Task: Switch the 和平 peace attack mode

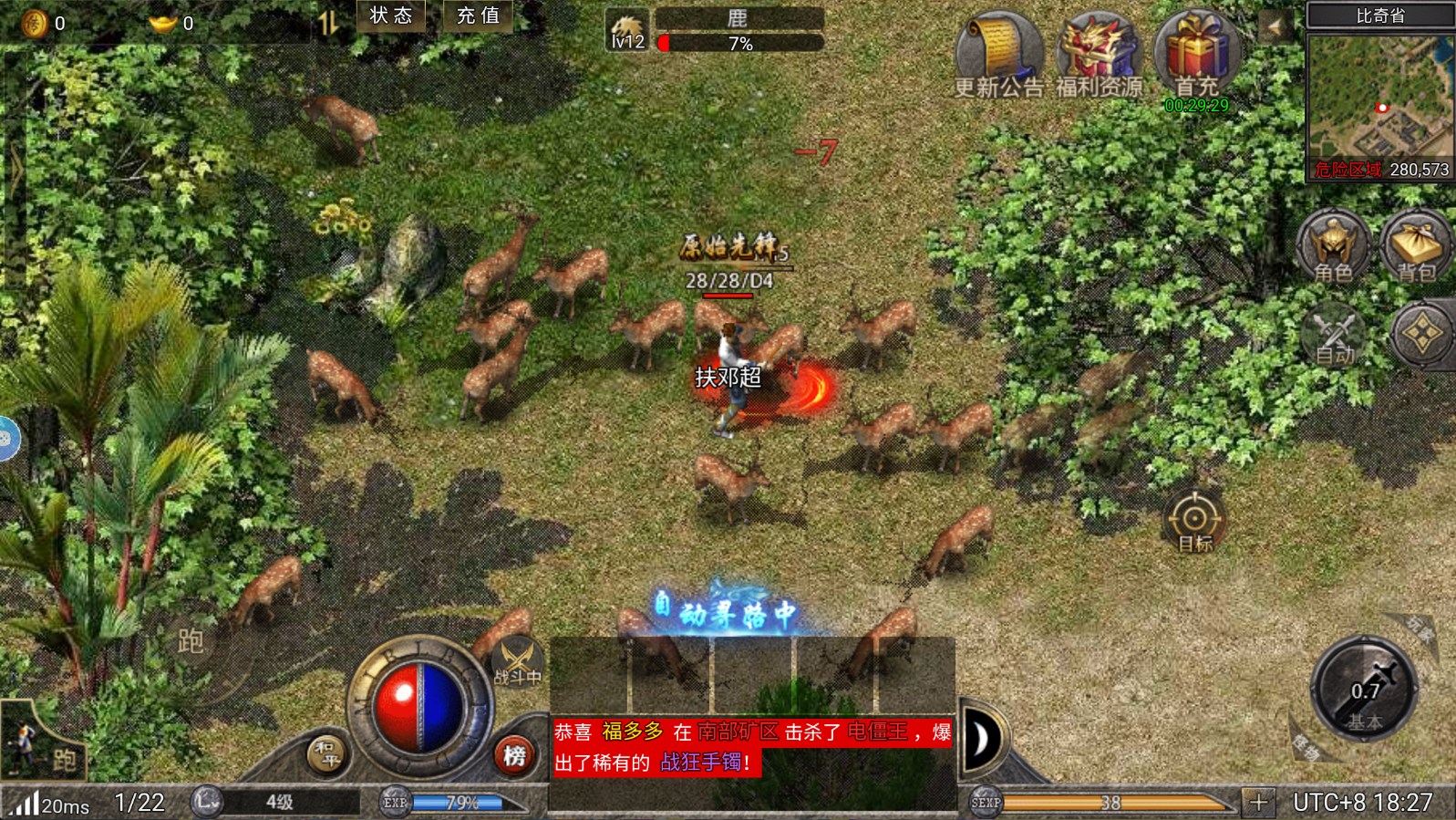Action: pyautogui.click(x=325, y=754)
